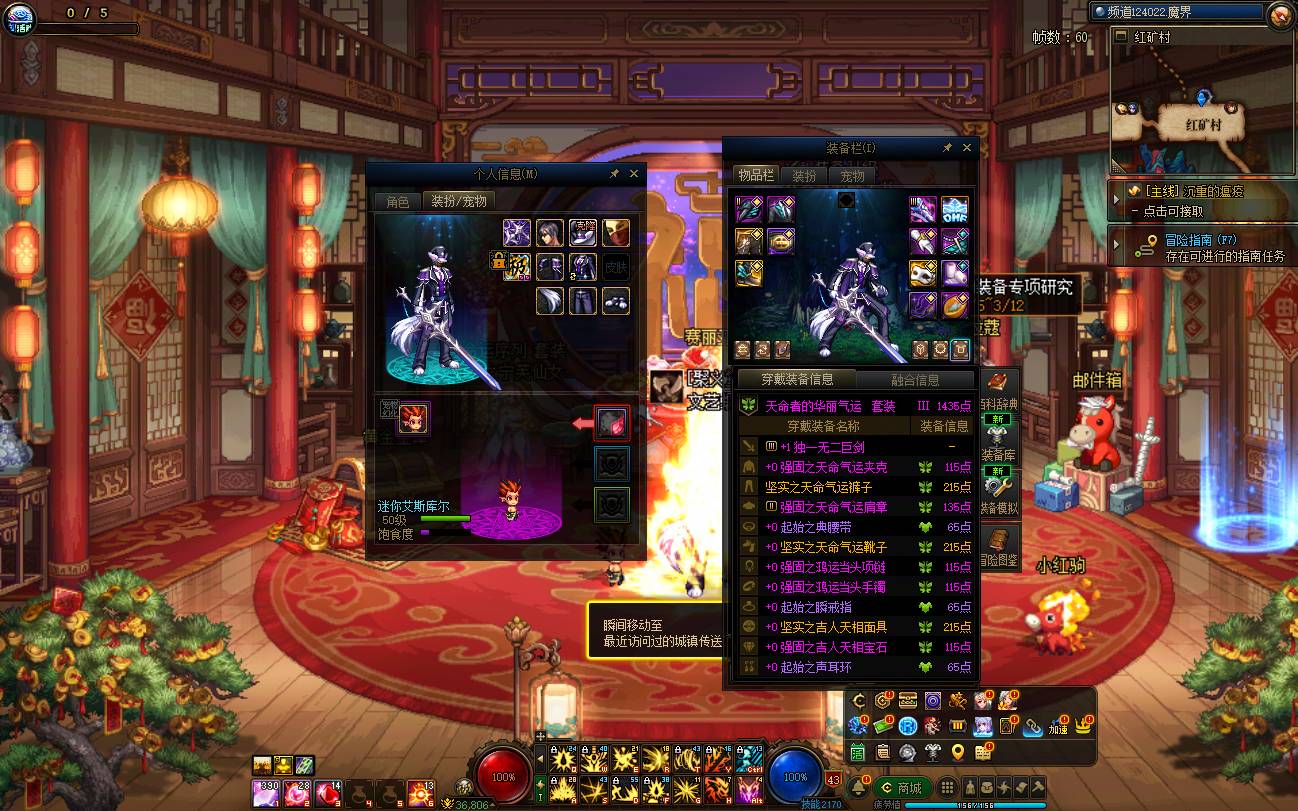Close the 个人信息 personal info window
The height and width of the screenshot is (811, 1298).
tap(634, 173)
